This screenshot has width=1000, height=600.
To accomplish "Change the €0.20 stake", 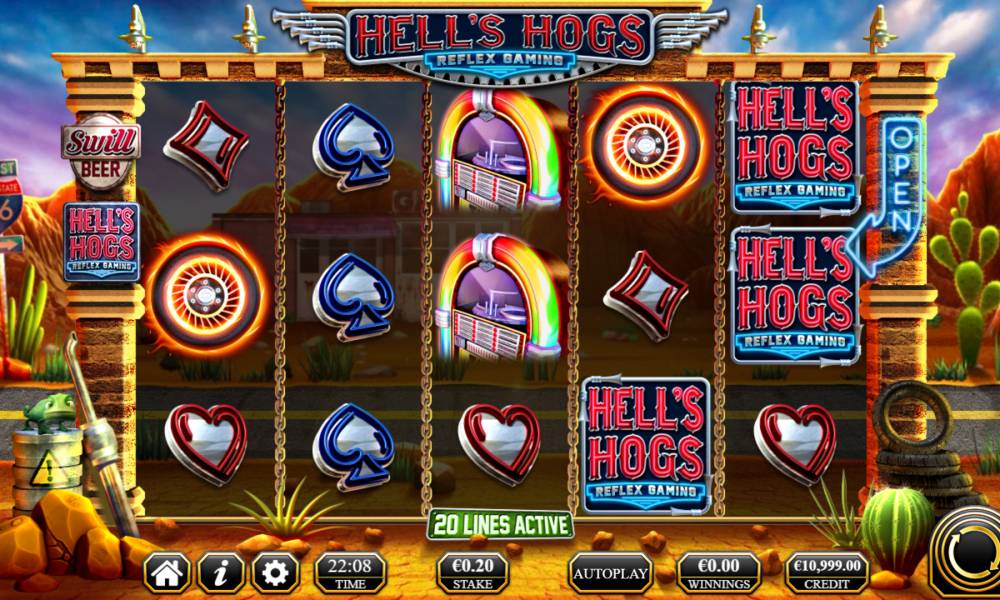I will point(472,573).
